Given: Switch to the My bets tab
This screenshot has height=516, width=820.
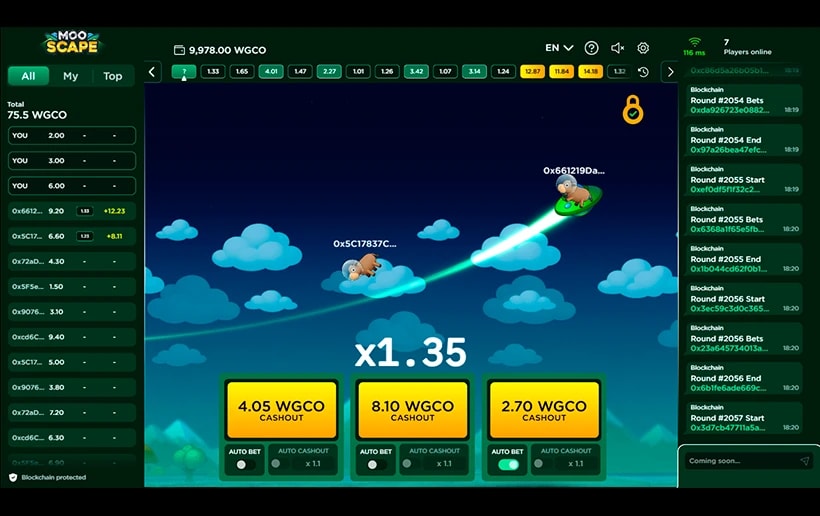Looking at the screenshot, I should 70,76.
